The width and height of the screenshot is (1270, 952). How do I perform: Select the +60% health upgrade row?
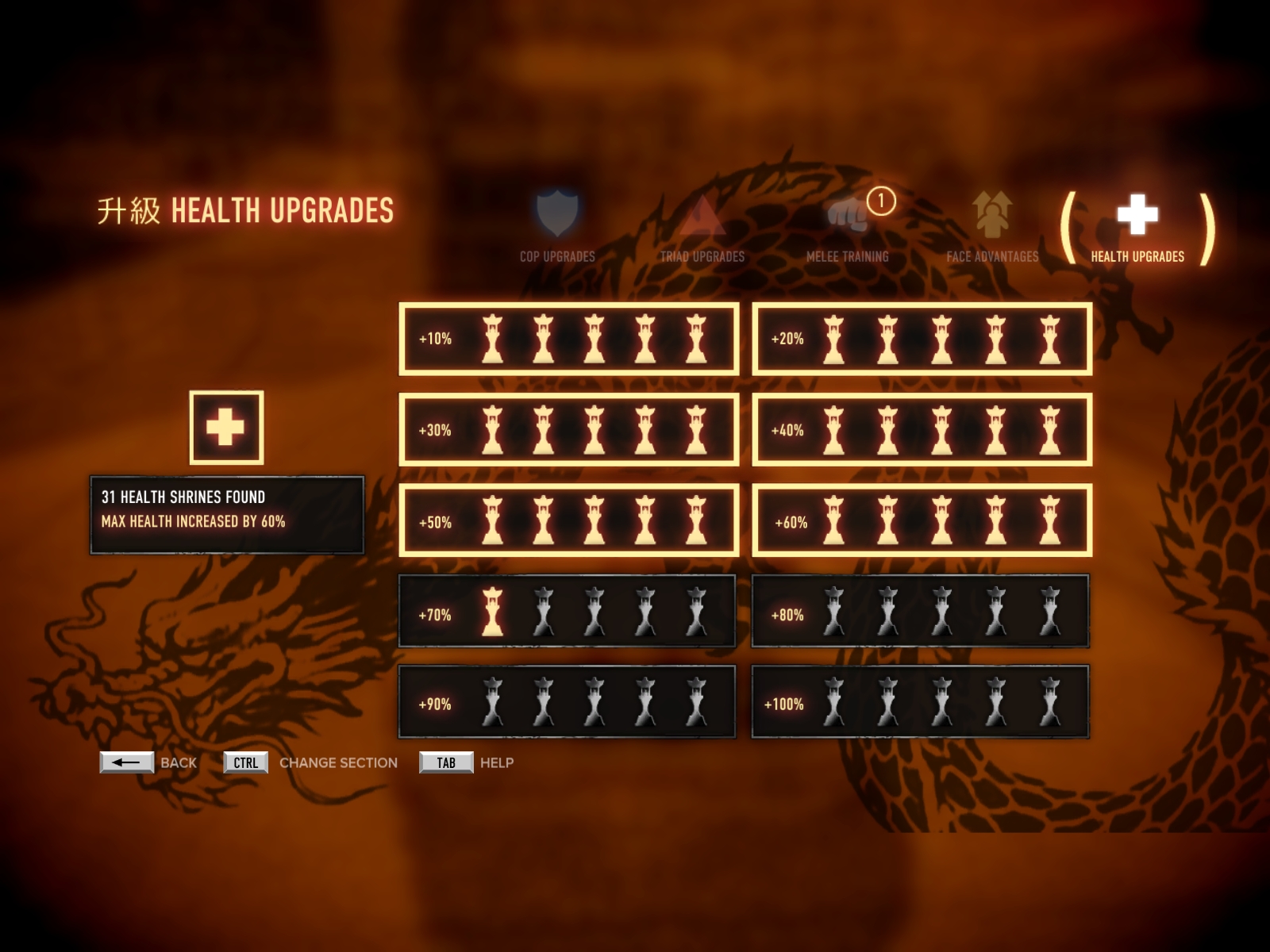(922, 520)
